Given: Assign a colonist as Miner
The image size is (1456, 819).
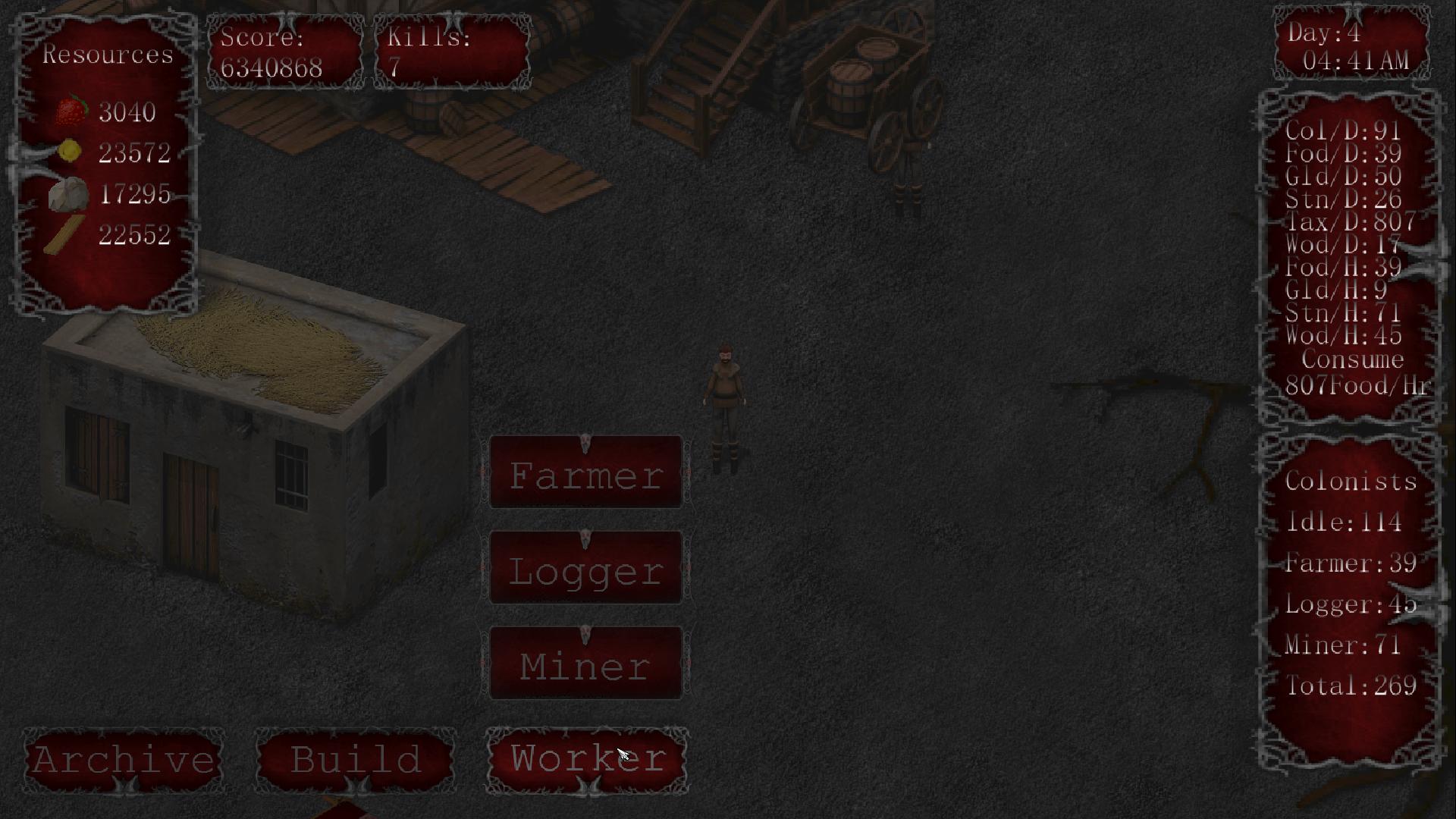Looking at the screenshot, I should [x=585, y=664].
